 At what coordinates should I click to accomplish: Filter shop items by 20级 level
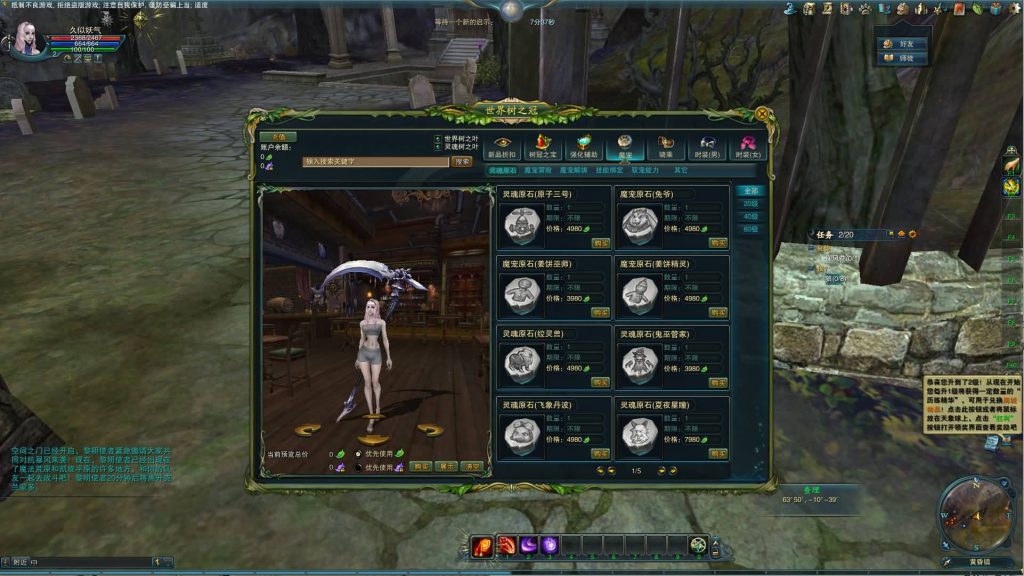tap(749, 203)
